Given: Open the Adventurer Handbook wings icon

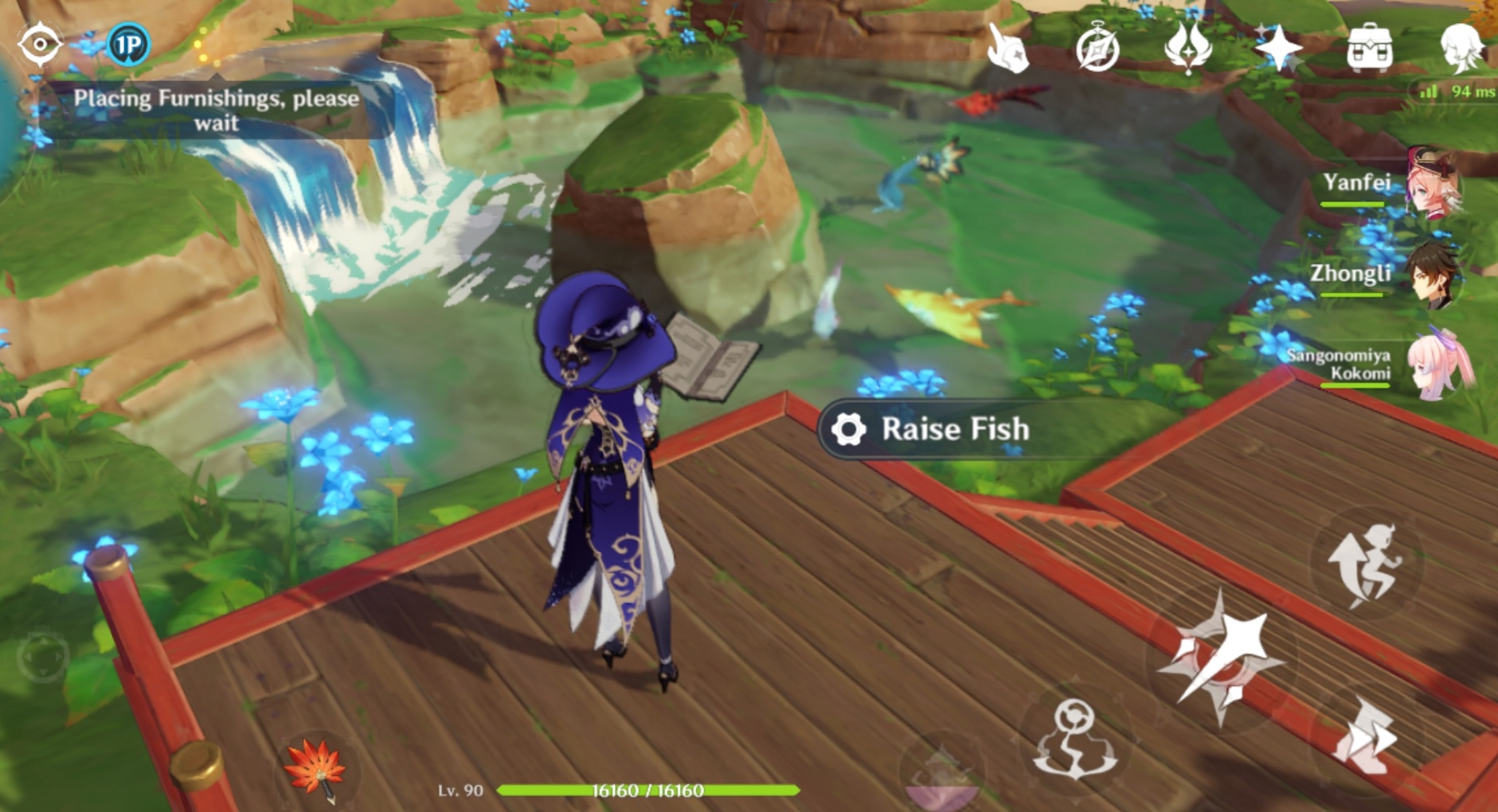Looking at the screenshot, I should point(1187,48).
